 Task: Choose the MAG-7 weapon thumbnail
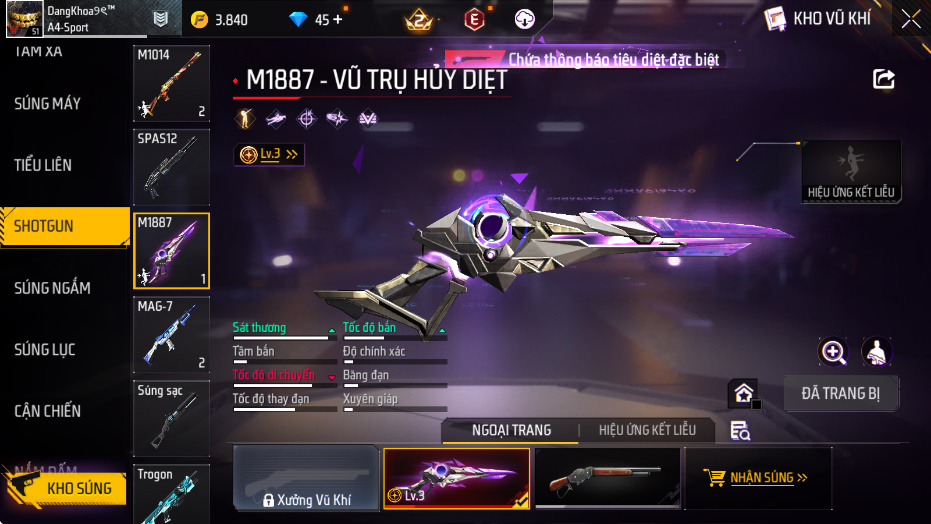tap(171, 335)
